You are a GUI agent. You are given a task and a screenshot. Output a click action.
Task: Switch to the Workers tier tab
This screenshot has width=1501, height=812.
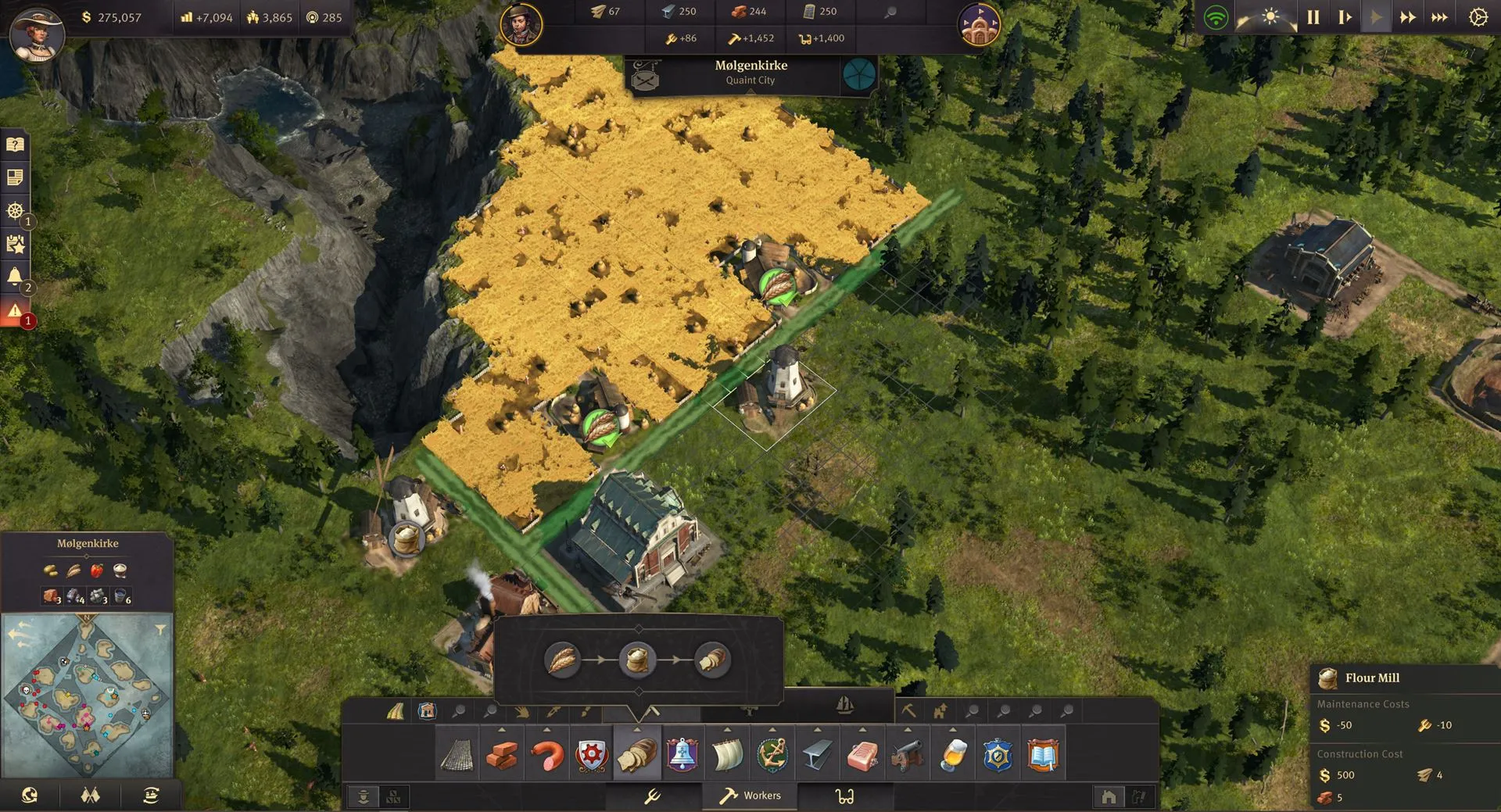[750, 796]
